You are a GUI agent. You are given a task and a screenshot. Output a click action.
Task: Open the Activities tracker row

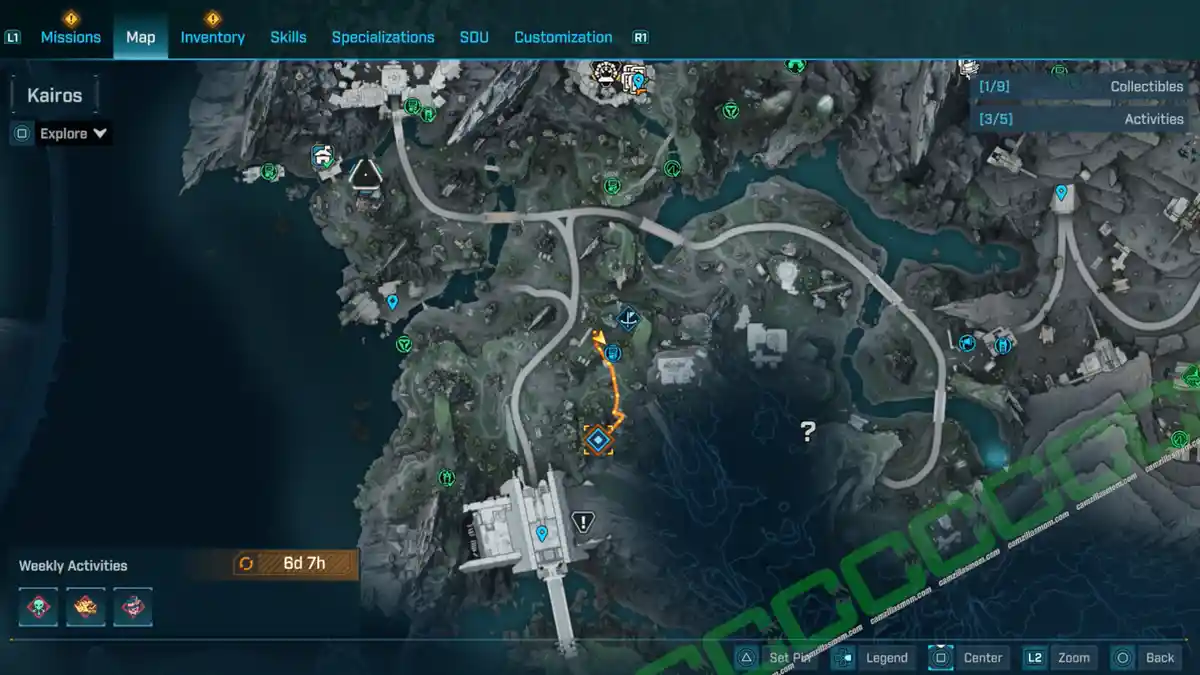point(1080,119)
